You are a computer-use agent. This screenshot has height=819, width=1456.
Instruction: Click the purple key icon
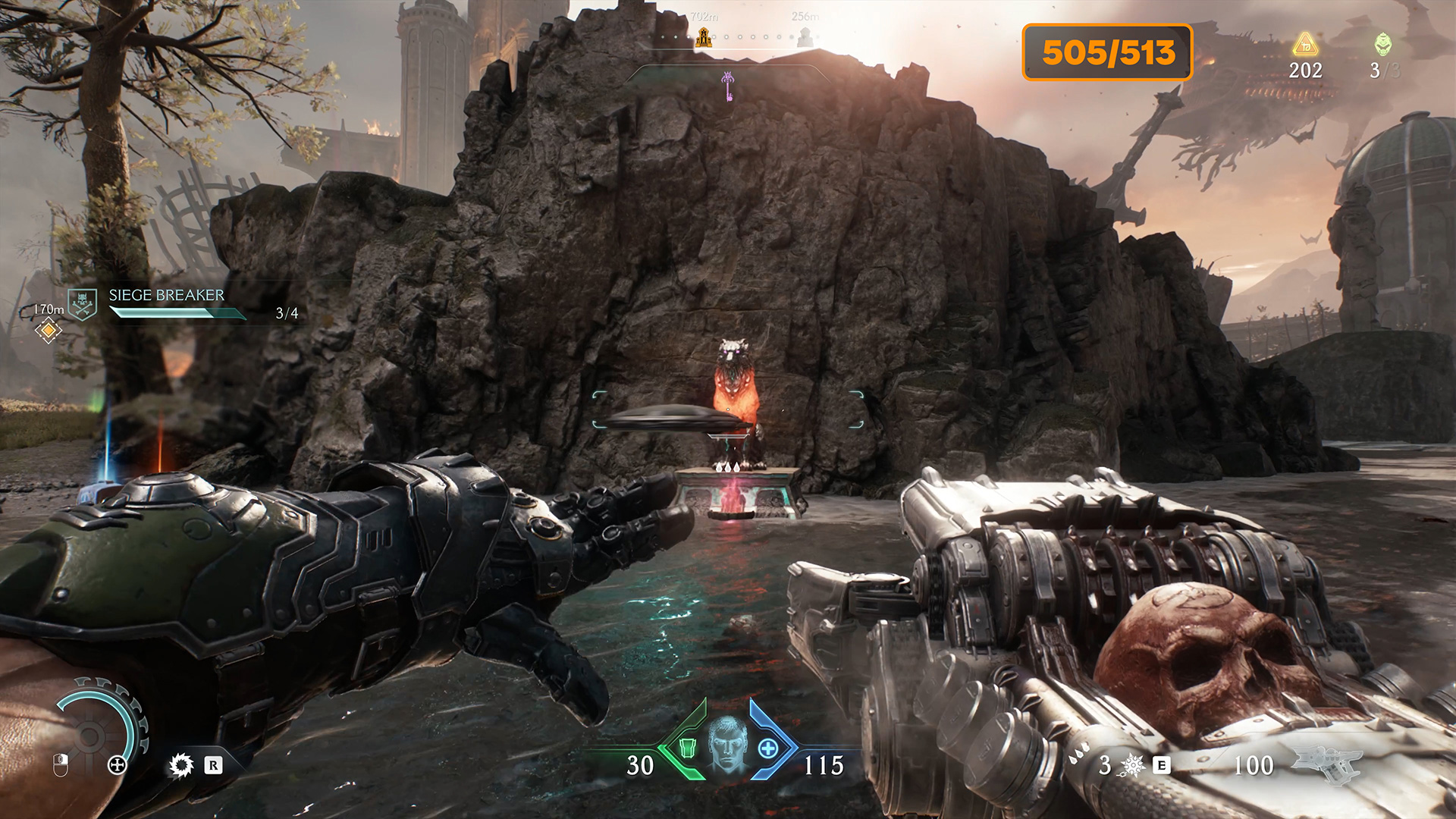coord(728,85)
